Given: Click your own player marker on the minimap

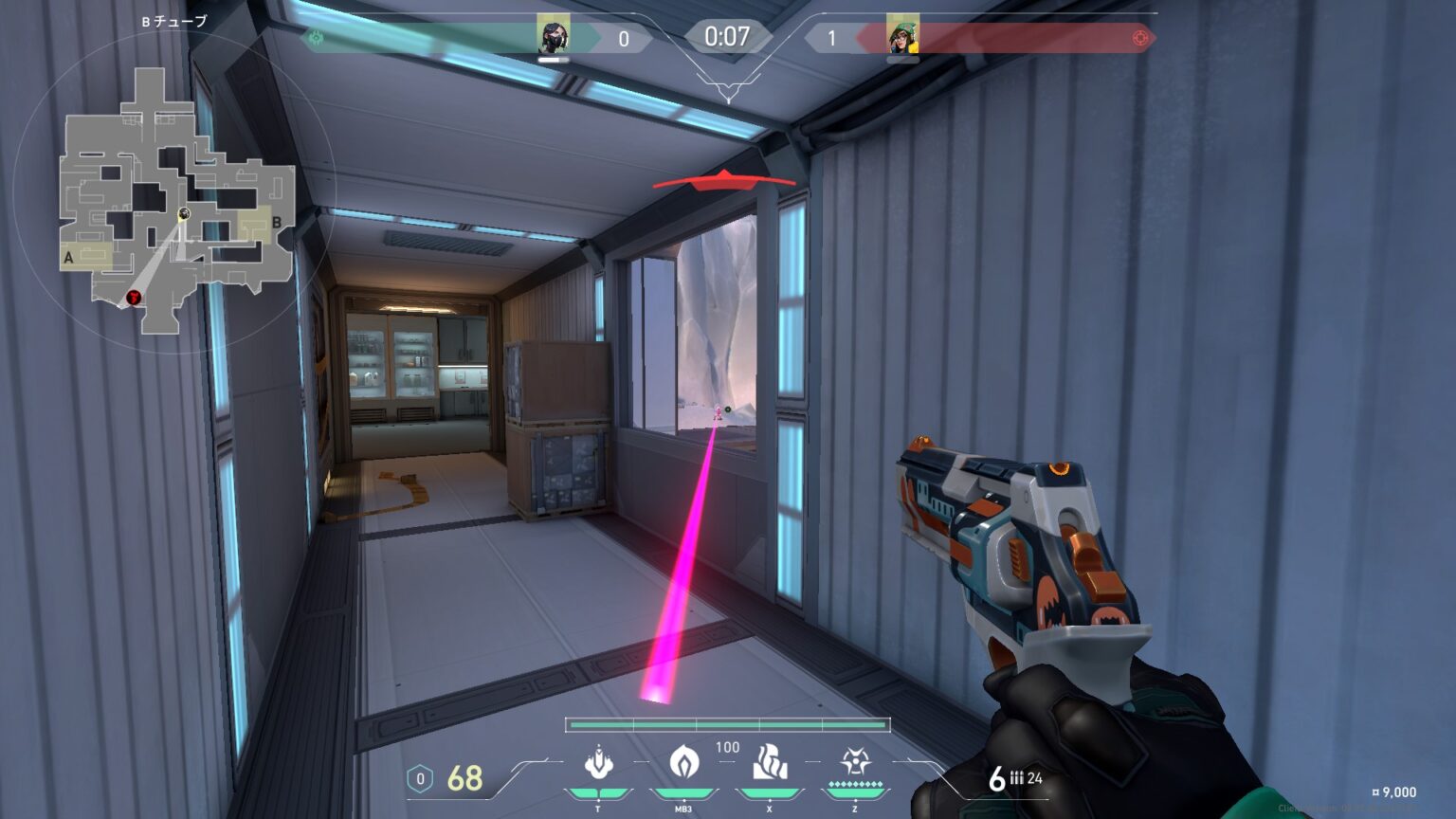Looking at the screenshot, I should point(184,213).
